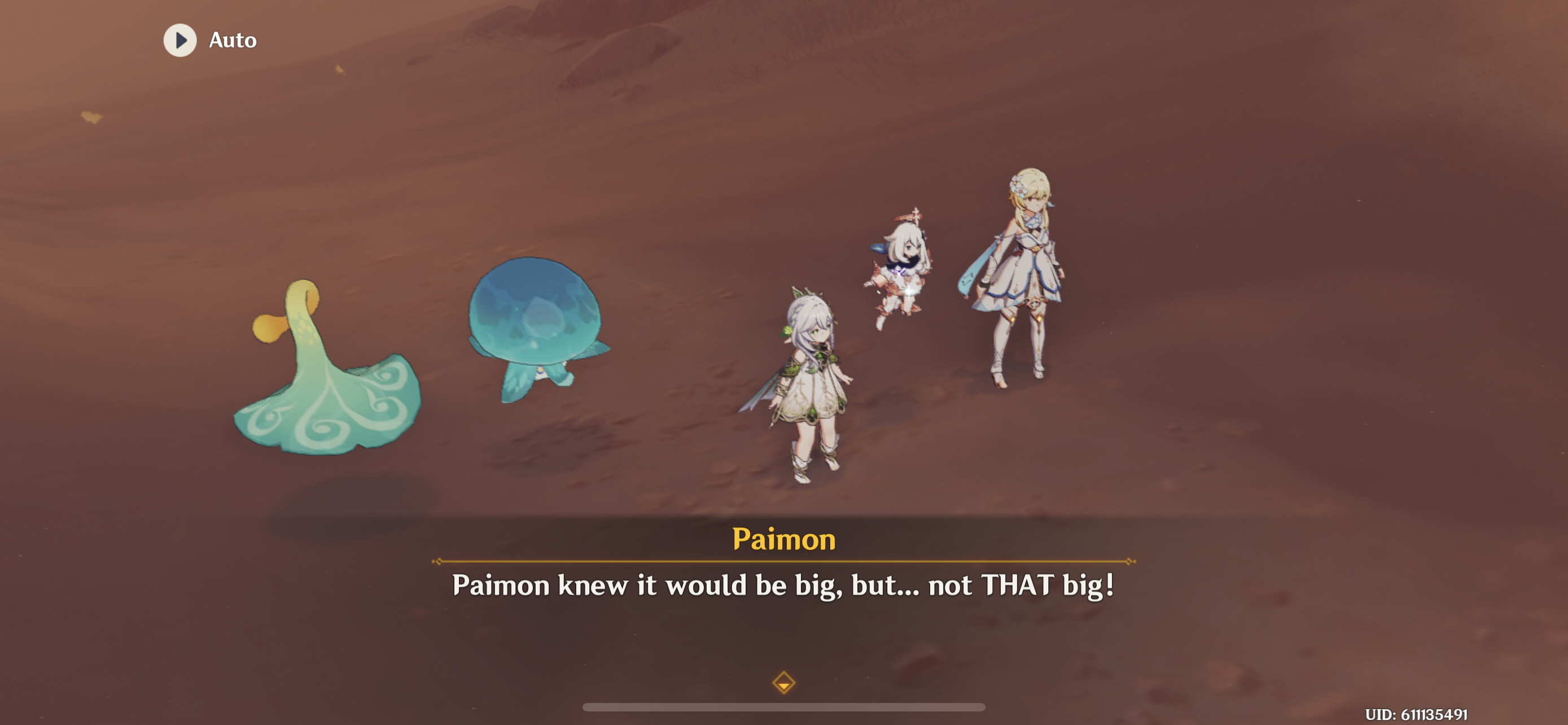This screenshot has width=1568, height=725.
Task: Toggle Auto dialogue playback mode
Action: [x=210, y=40]
